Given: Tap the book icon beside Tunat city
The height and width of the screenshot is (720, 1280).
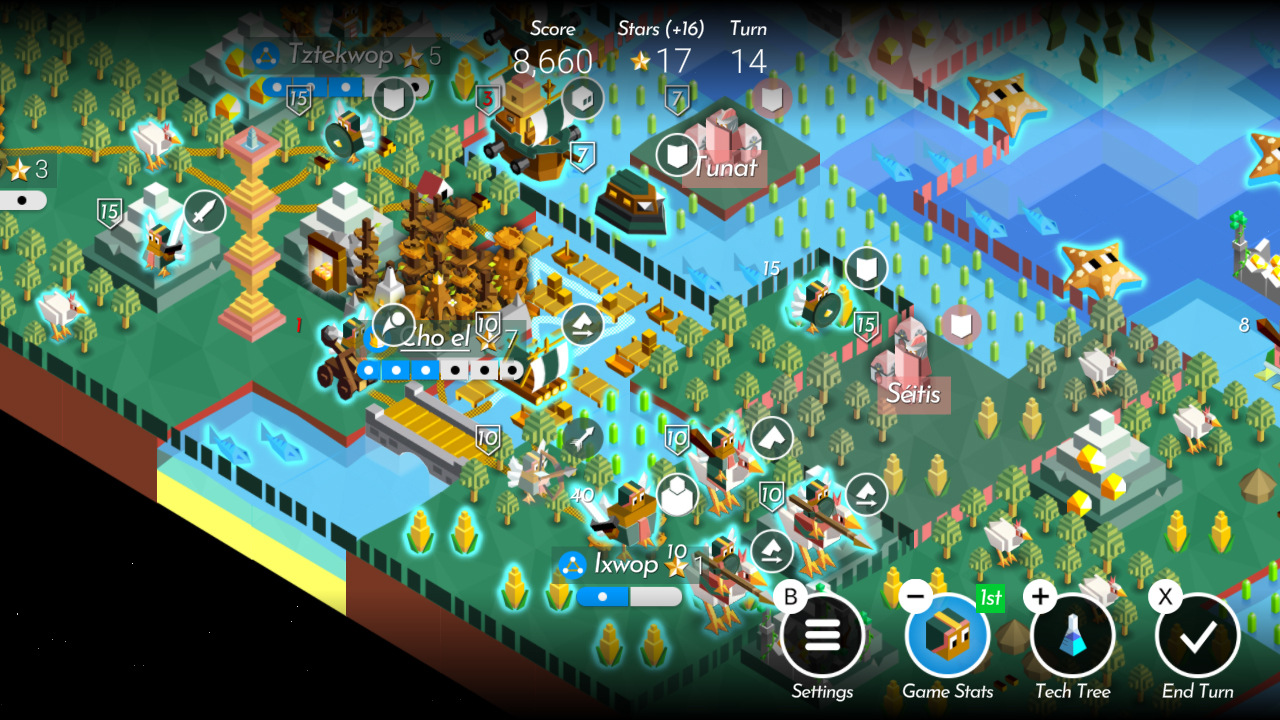Looking at the screenshot, I should coord(676,155).
